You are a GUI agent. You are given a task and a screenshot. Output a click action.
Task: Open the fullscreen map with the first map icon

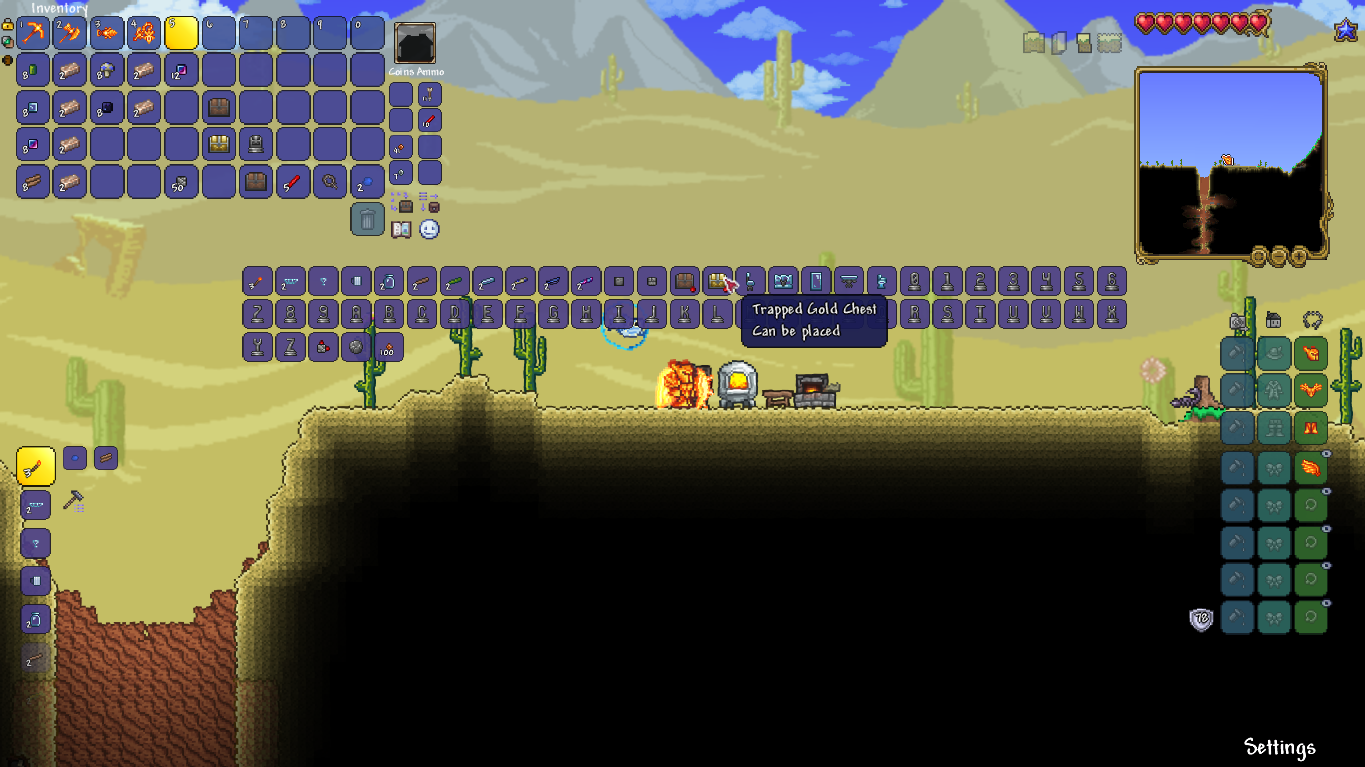[x=1033, y=42]
